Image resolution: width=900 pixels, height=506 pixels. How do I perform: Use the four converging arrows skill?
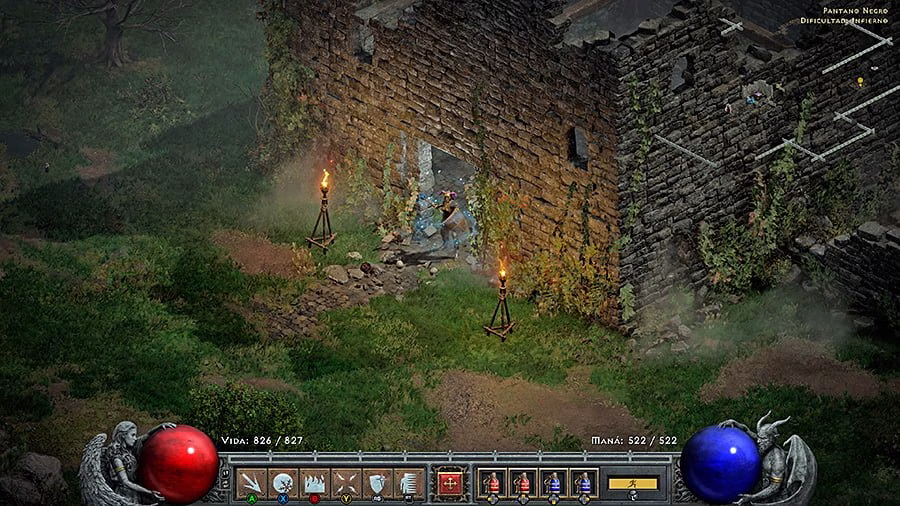pyautogui.click(x=345, y=483)
